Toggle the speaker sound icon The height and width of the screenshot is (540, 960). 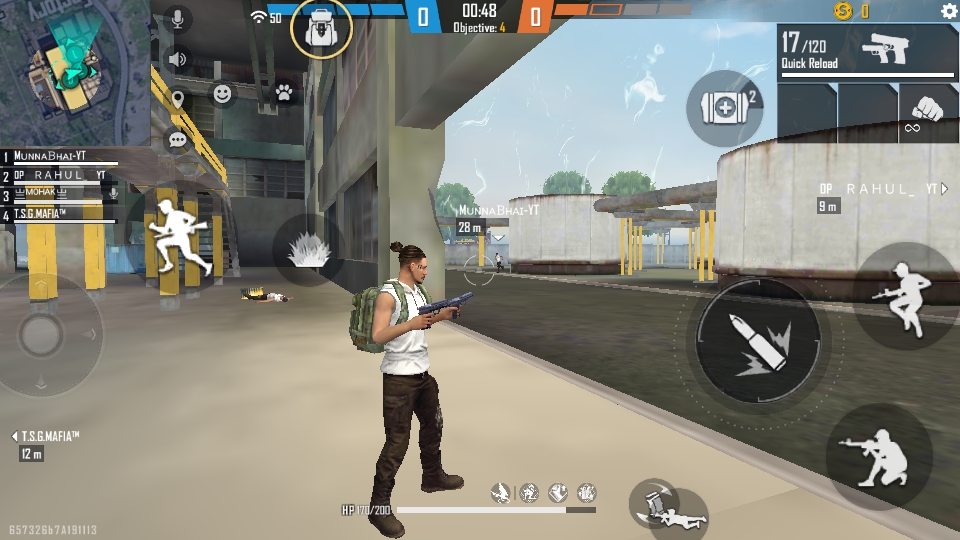pyautogui.click(x=177, y=59)
